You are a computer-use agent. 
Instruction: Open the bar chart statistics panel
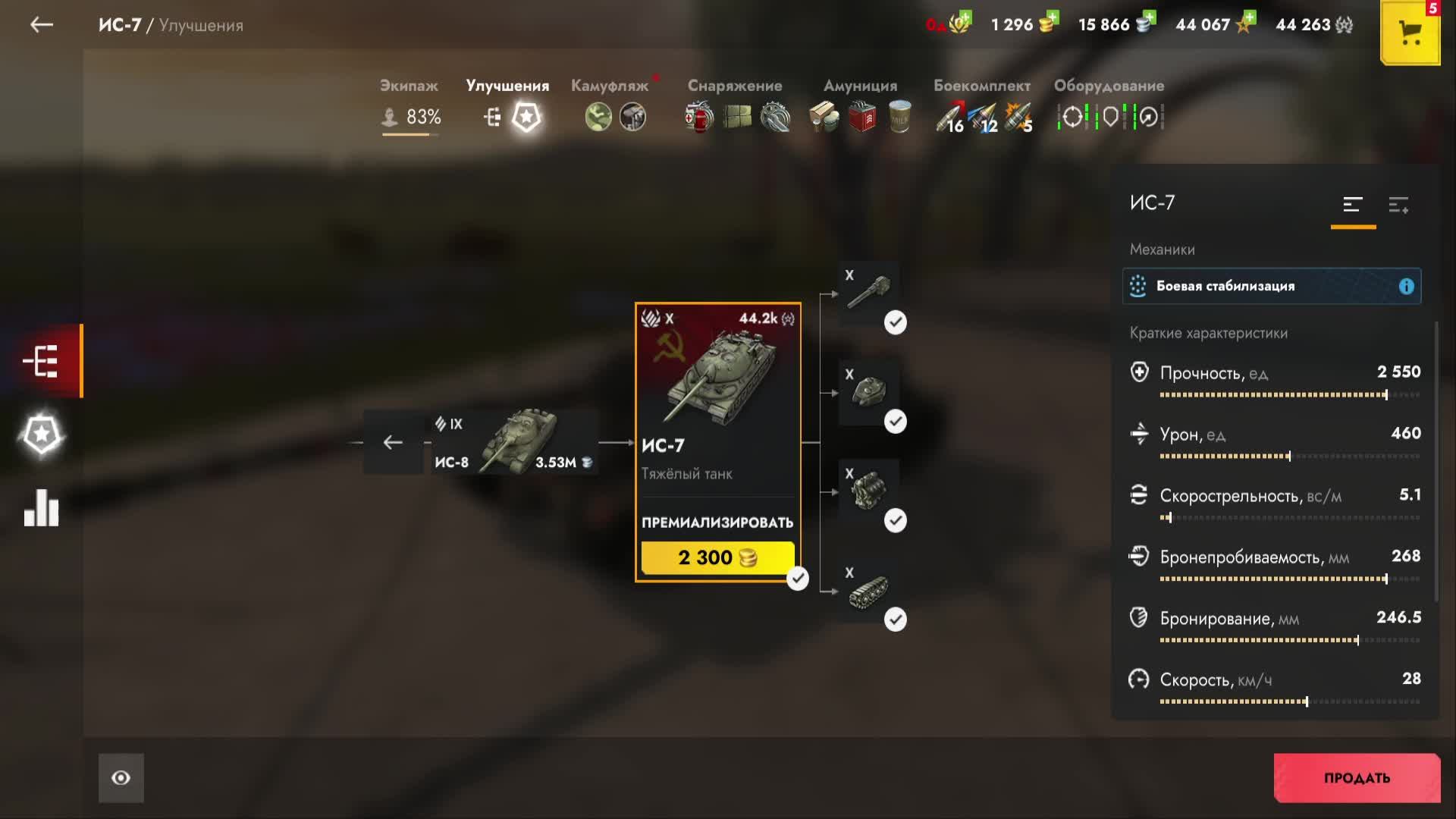(42, 508)
